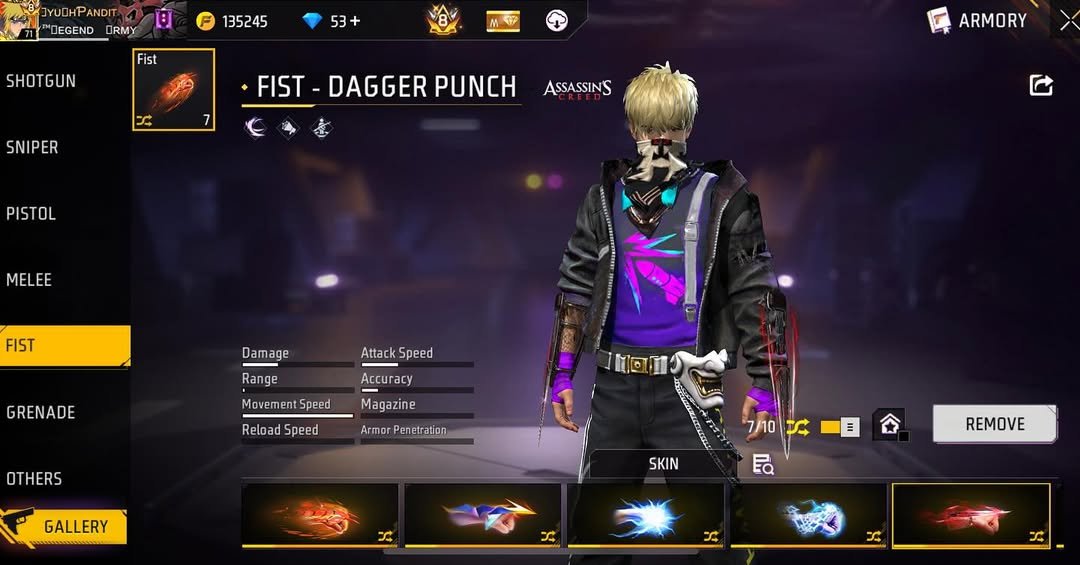
Task: Choose the icy chain fist skin
Action: tap(809, 516)
